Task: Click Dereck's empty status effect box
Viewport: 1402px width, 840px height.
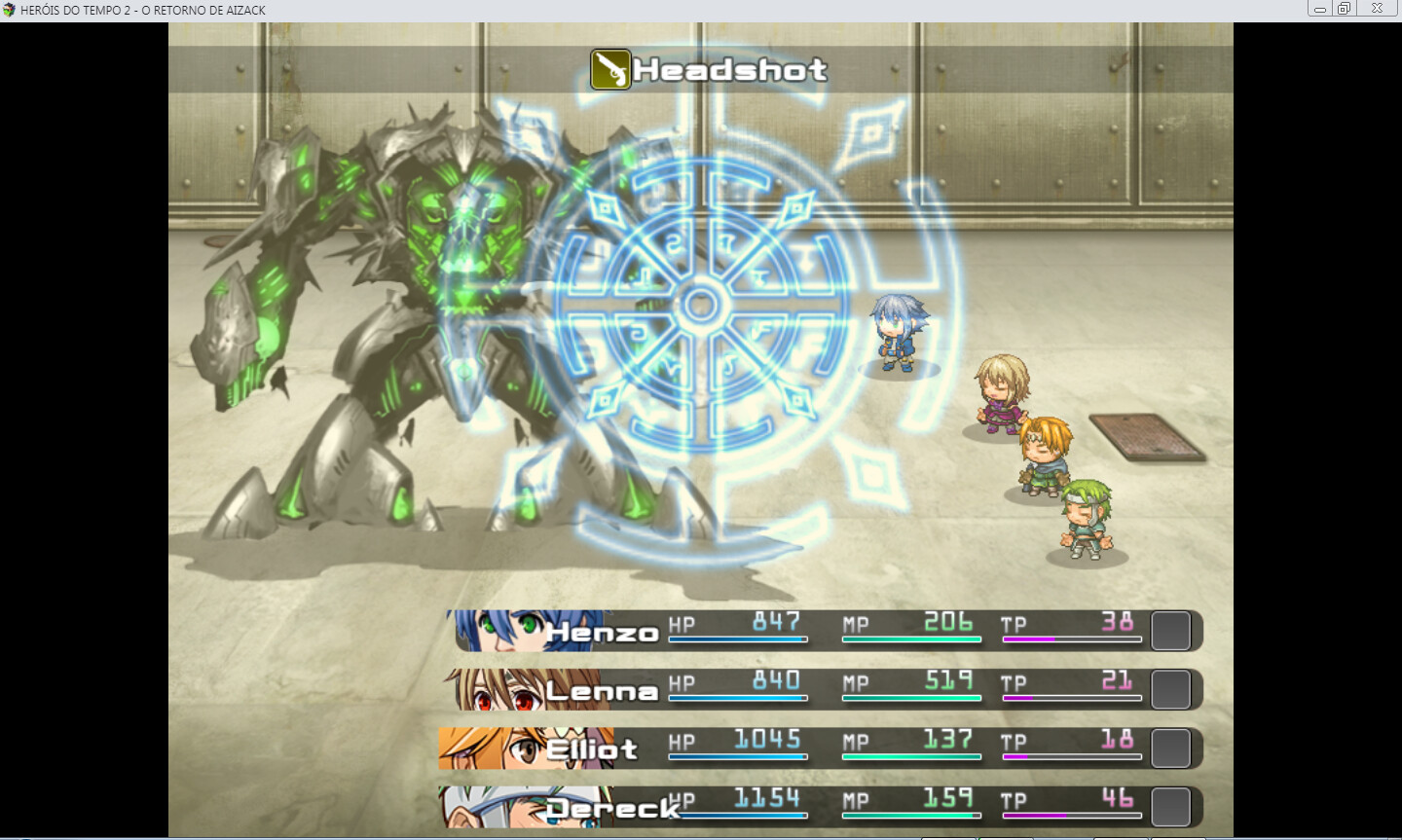Action: point(1171,804)
